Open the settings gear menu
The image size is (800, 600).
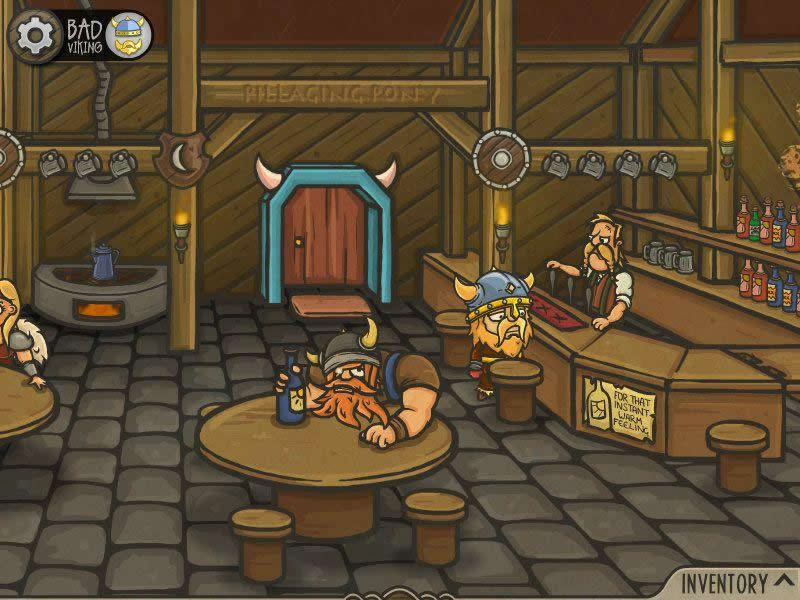pyautogui.click(x=33, y=36)
